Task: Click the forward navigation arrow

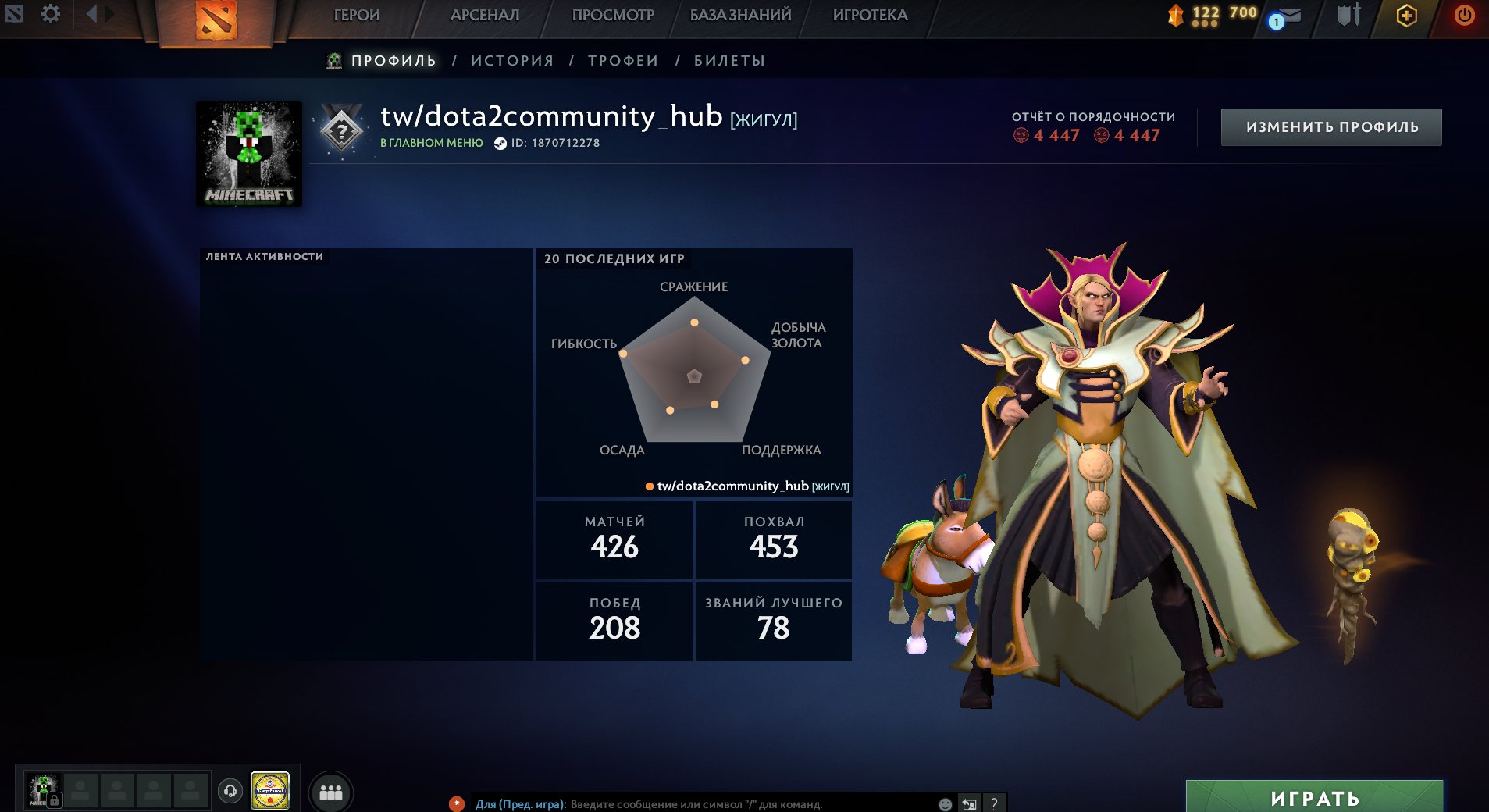Action: (108, 15)
